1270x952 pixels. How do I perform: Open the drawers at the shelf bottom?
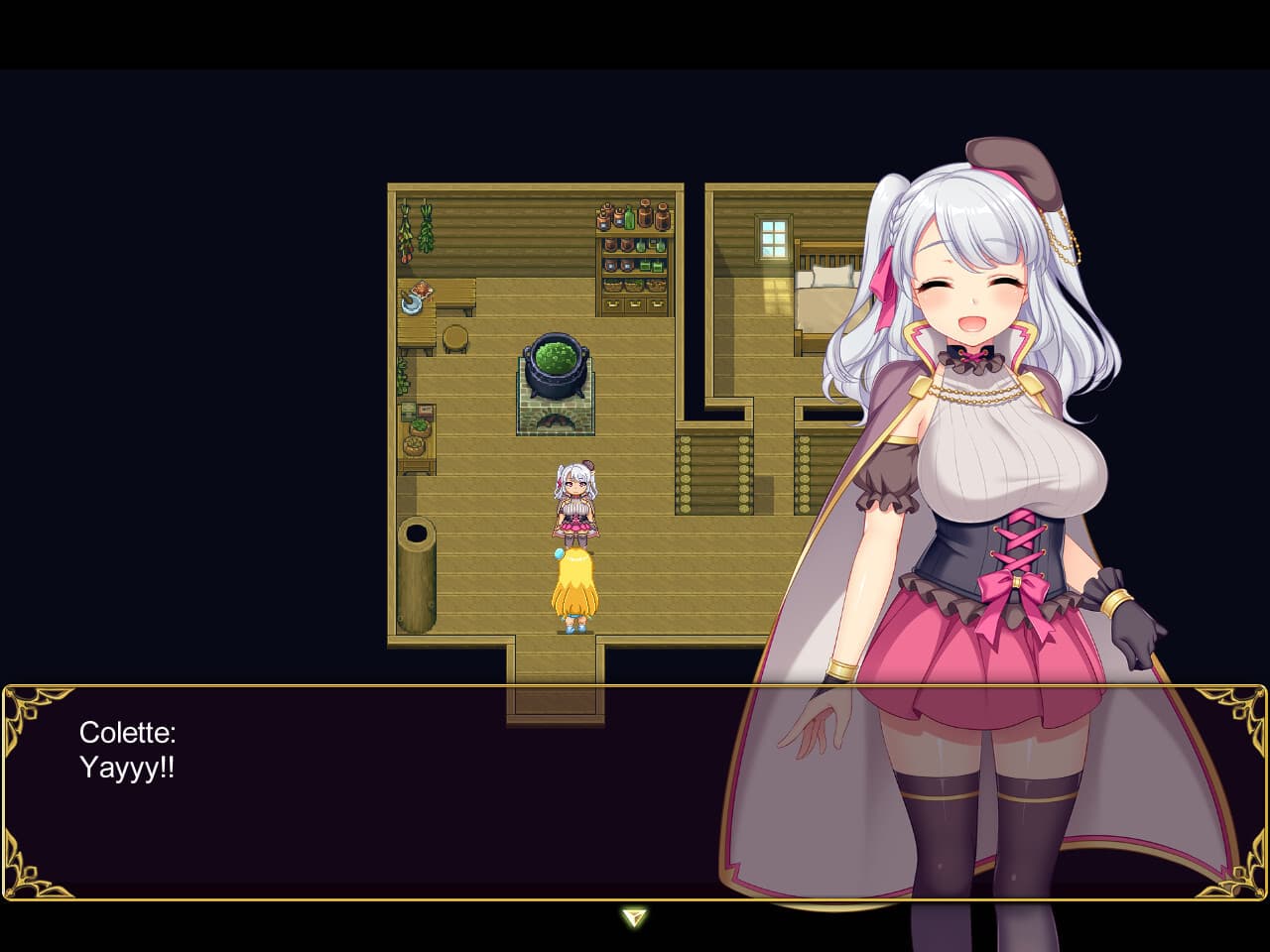pos(634,305)
